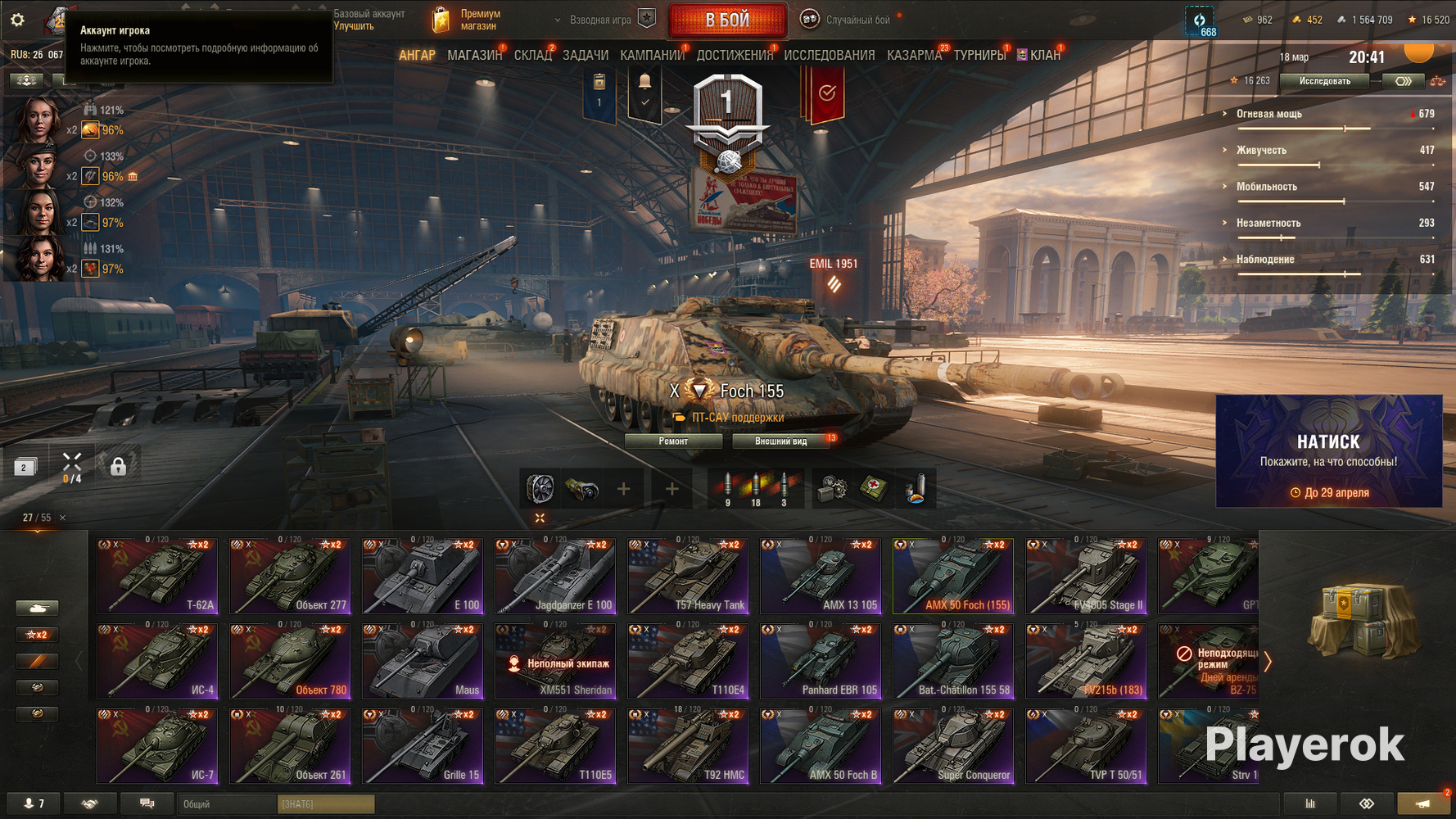1456x819 pixels.
Task: Open the Натиск event banner
Action: pos(1328,451)
